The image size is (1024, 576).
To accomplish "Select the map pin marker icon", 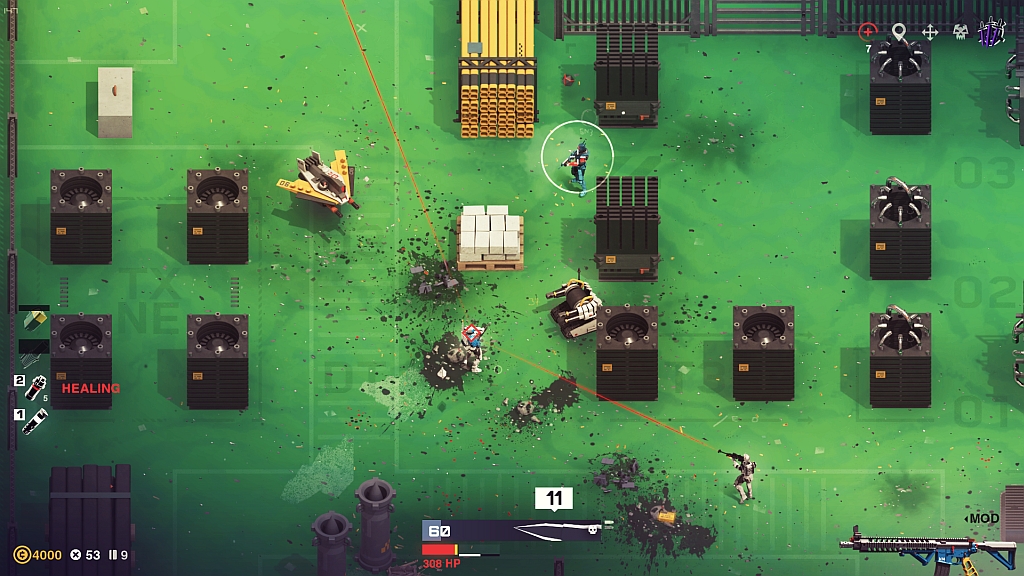I will point(898,32).
